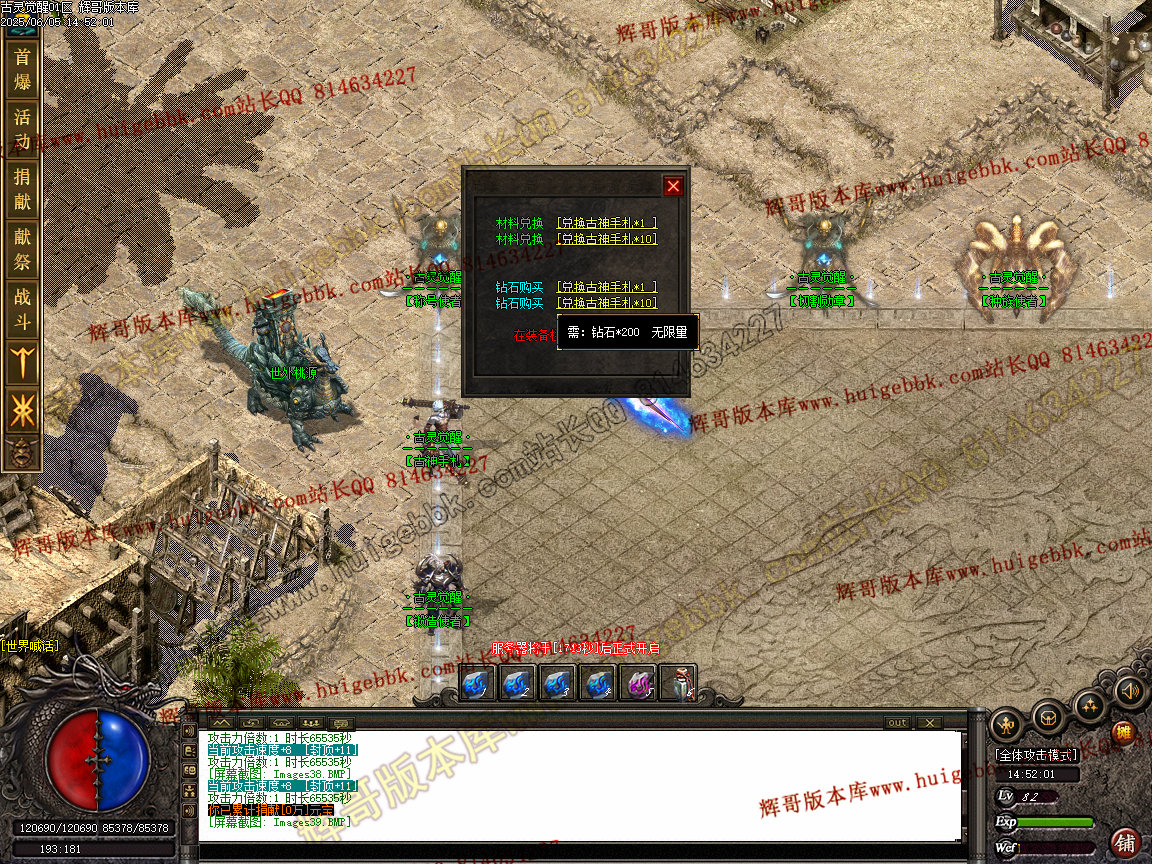Buy 古神手札*10 with diamonds
This screenshot has width=1152, height=864.
(607, 303)
